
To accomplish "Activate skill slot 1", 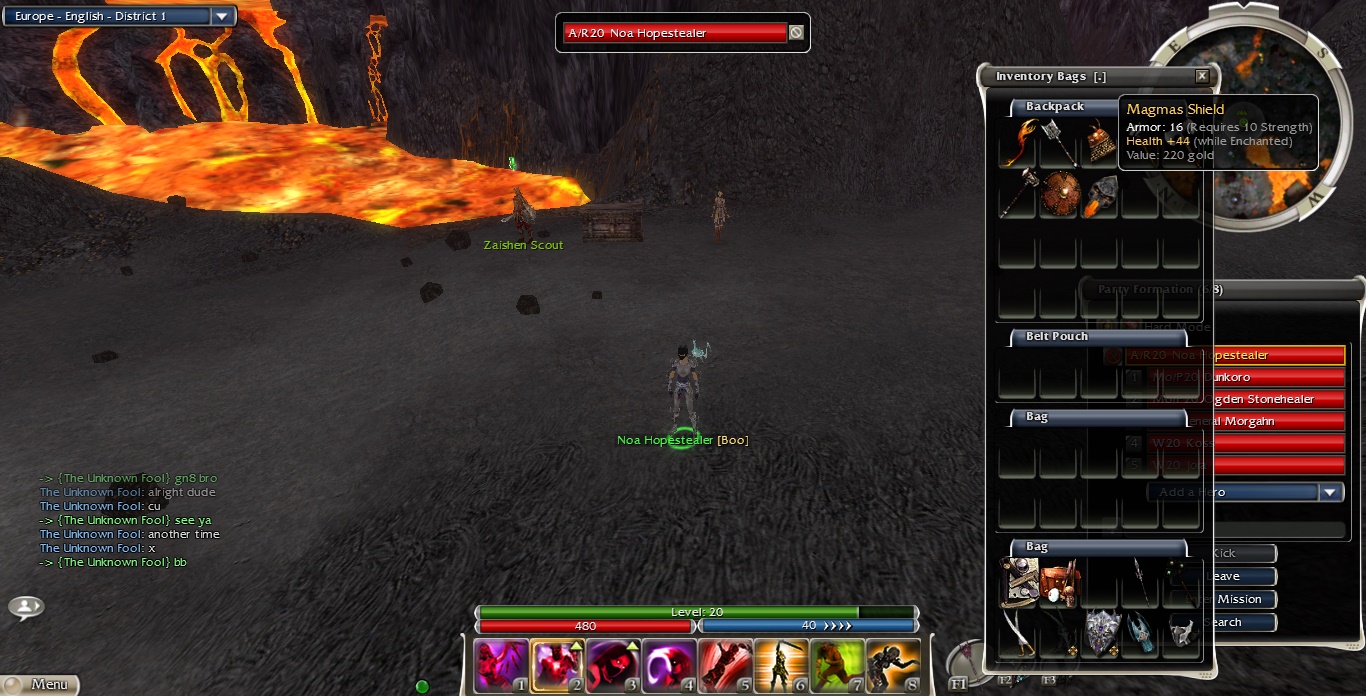I will tap(501, 666).
